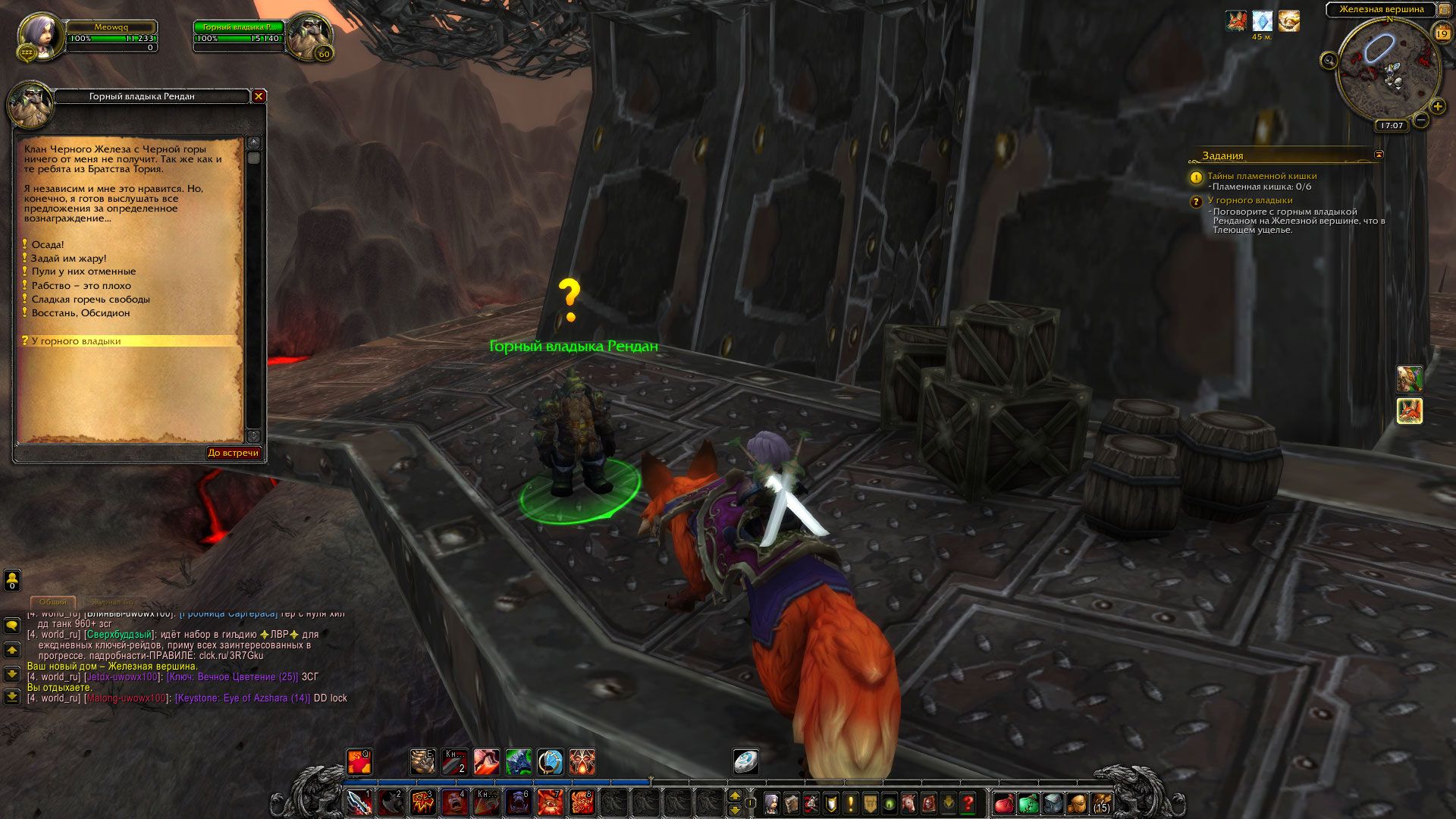Image resolution: width=1456 pixels, height=819 pixels.
Task: Pick the quest "Пули у них отменные"
Action: [83, 271]
